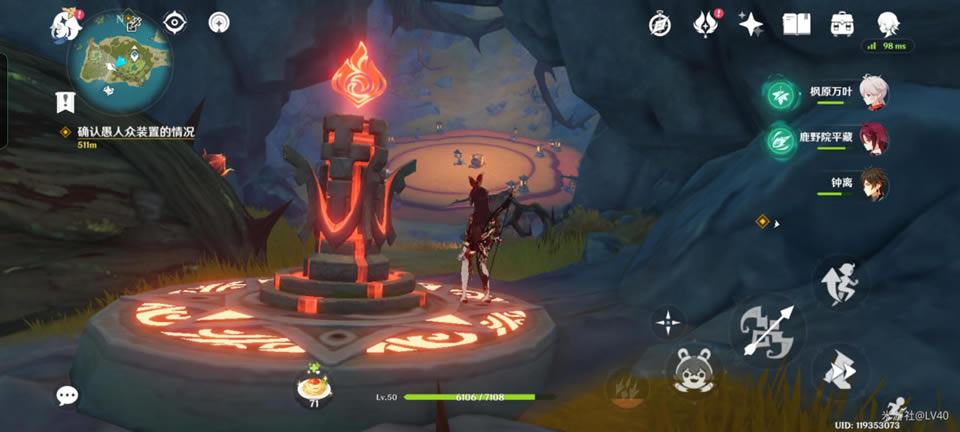This screenshot has height=432, width=960.
Task: Select quest tracker 确认愚人众装置的情况
Action: [x=135, y=131]
